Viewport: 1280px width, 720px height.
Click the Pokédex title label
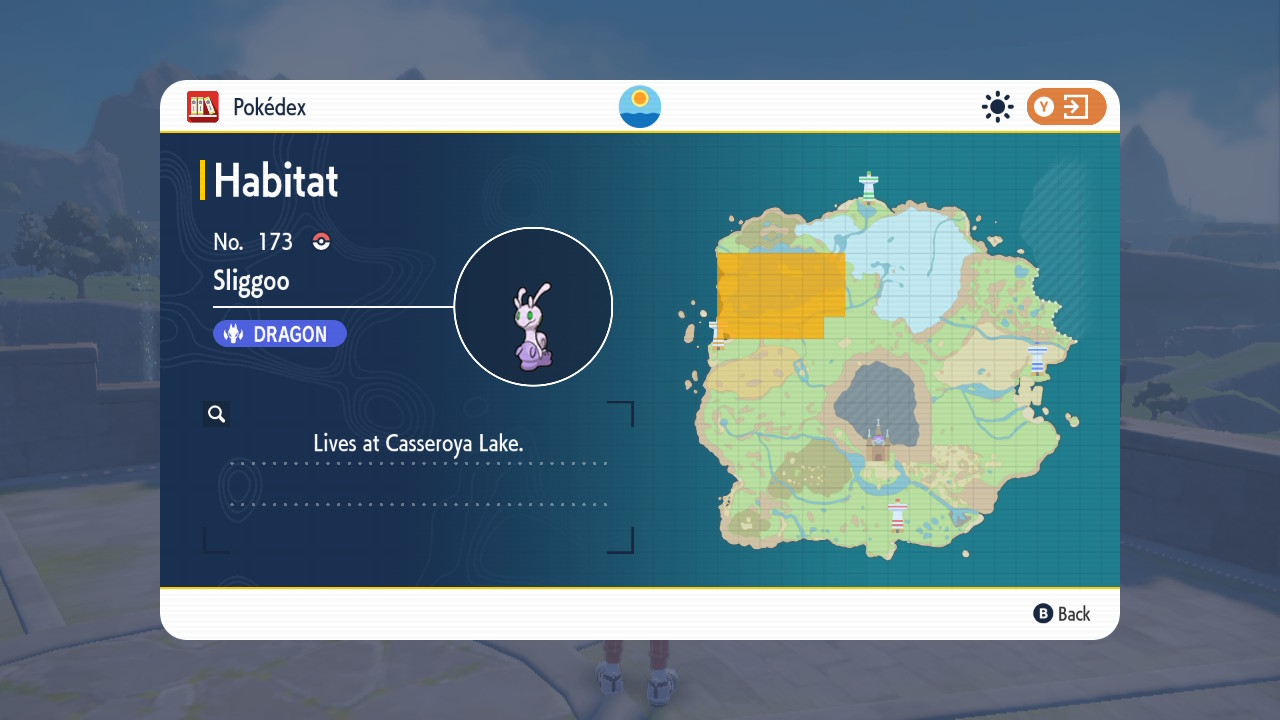point(260,107)
